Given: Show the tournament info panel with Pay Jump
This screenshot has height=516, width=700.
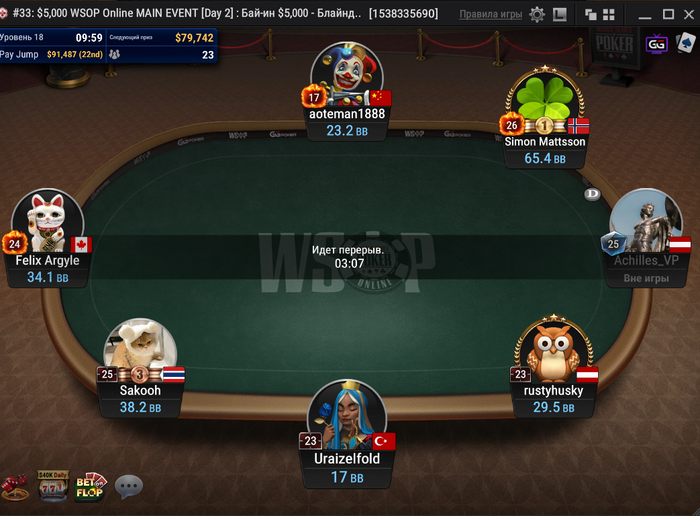Looking at the screenshot, I should point(109,46).
